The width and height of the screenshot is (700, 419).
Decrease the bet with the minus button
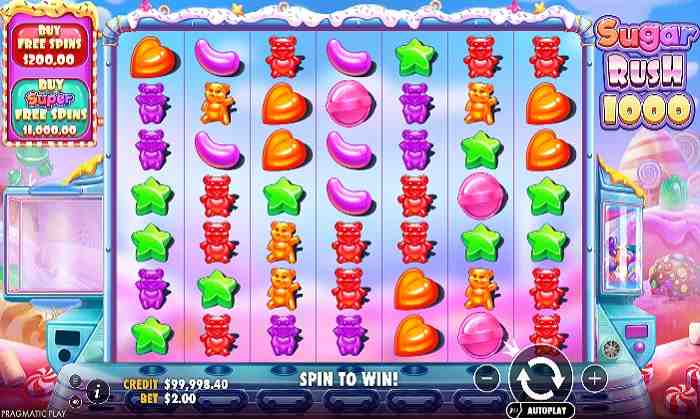click(x=484, y=379)
